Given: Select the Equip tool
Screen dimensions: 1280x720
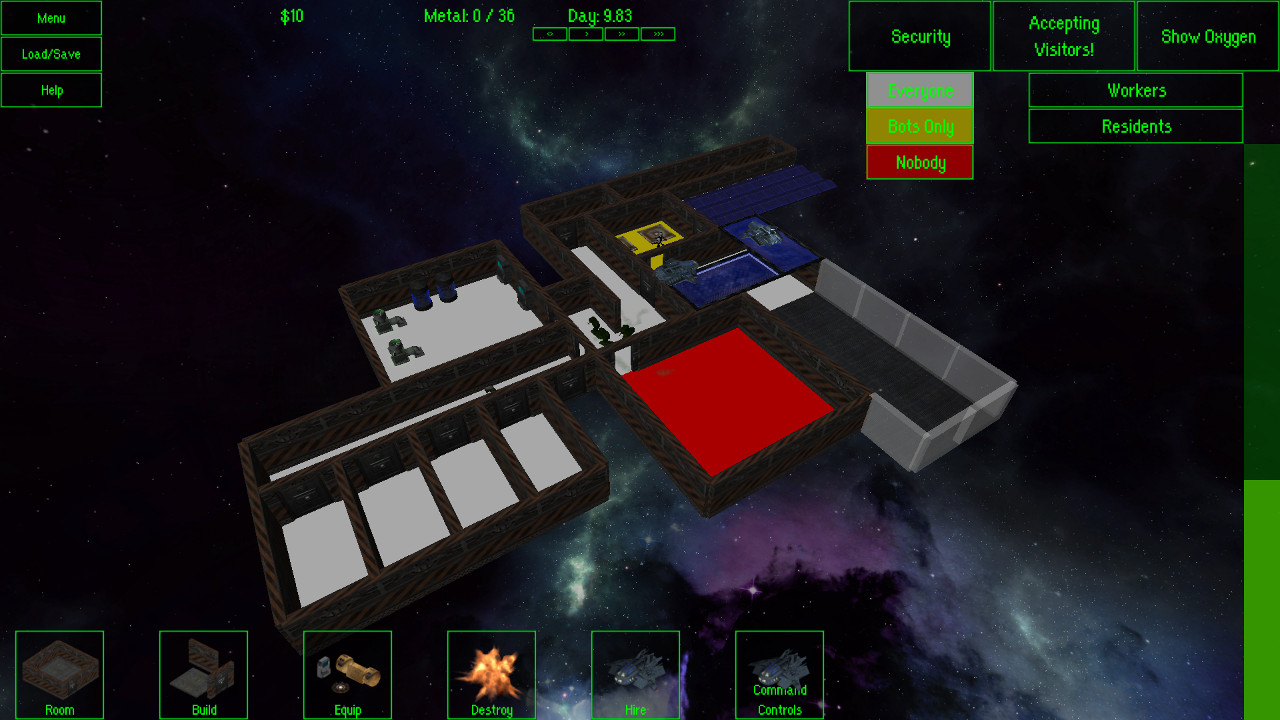Looking at the screenshot, I should point(347,674).
